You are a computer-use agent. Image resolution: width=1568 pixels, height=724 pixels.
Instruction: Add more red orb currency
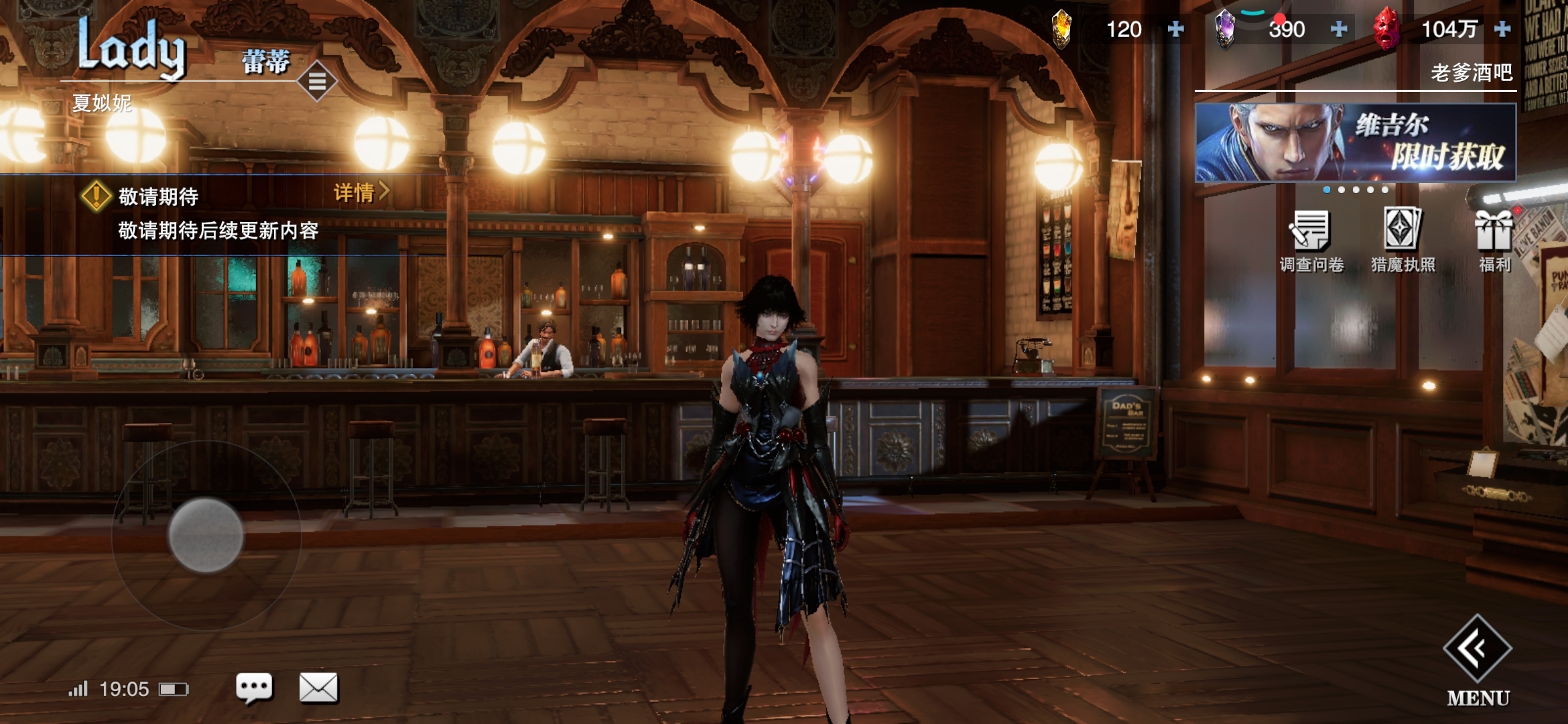point(1502,29)
